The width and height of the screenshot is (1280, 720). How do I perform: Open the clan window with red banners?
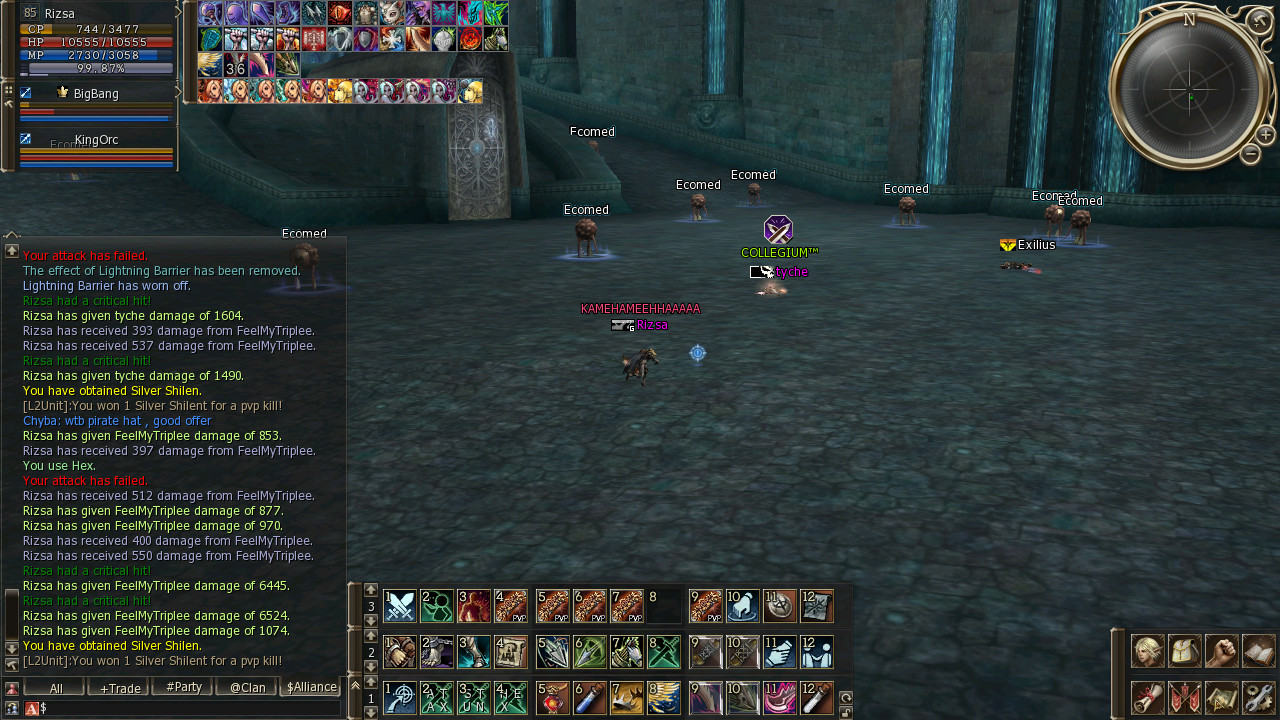coord(1185,697)
